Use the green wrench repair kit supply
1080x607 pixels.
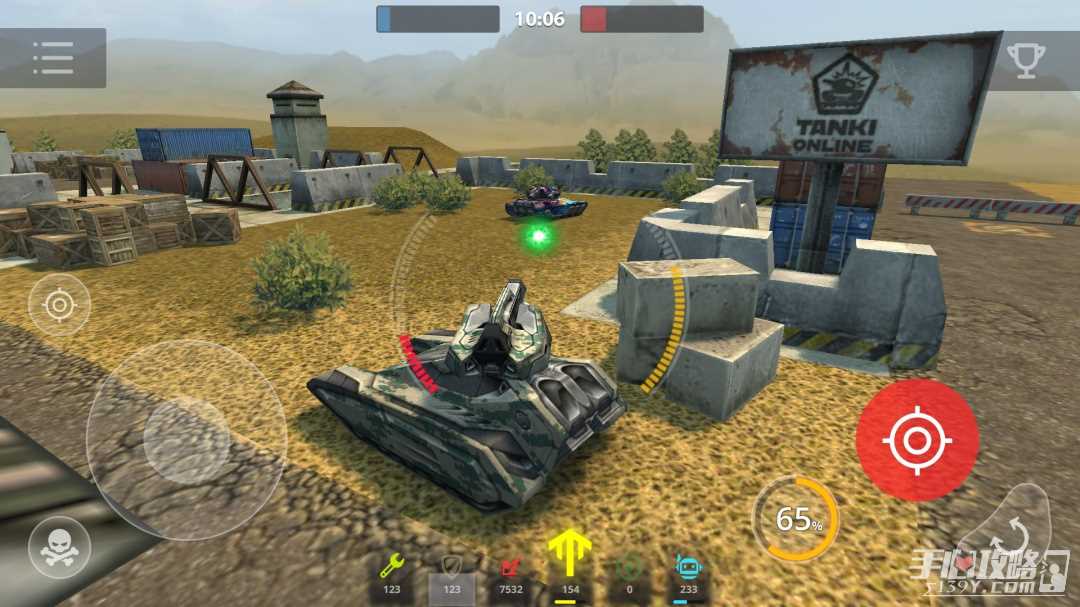click(392, 573)
